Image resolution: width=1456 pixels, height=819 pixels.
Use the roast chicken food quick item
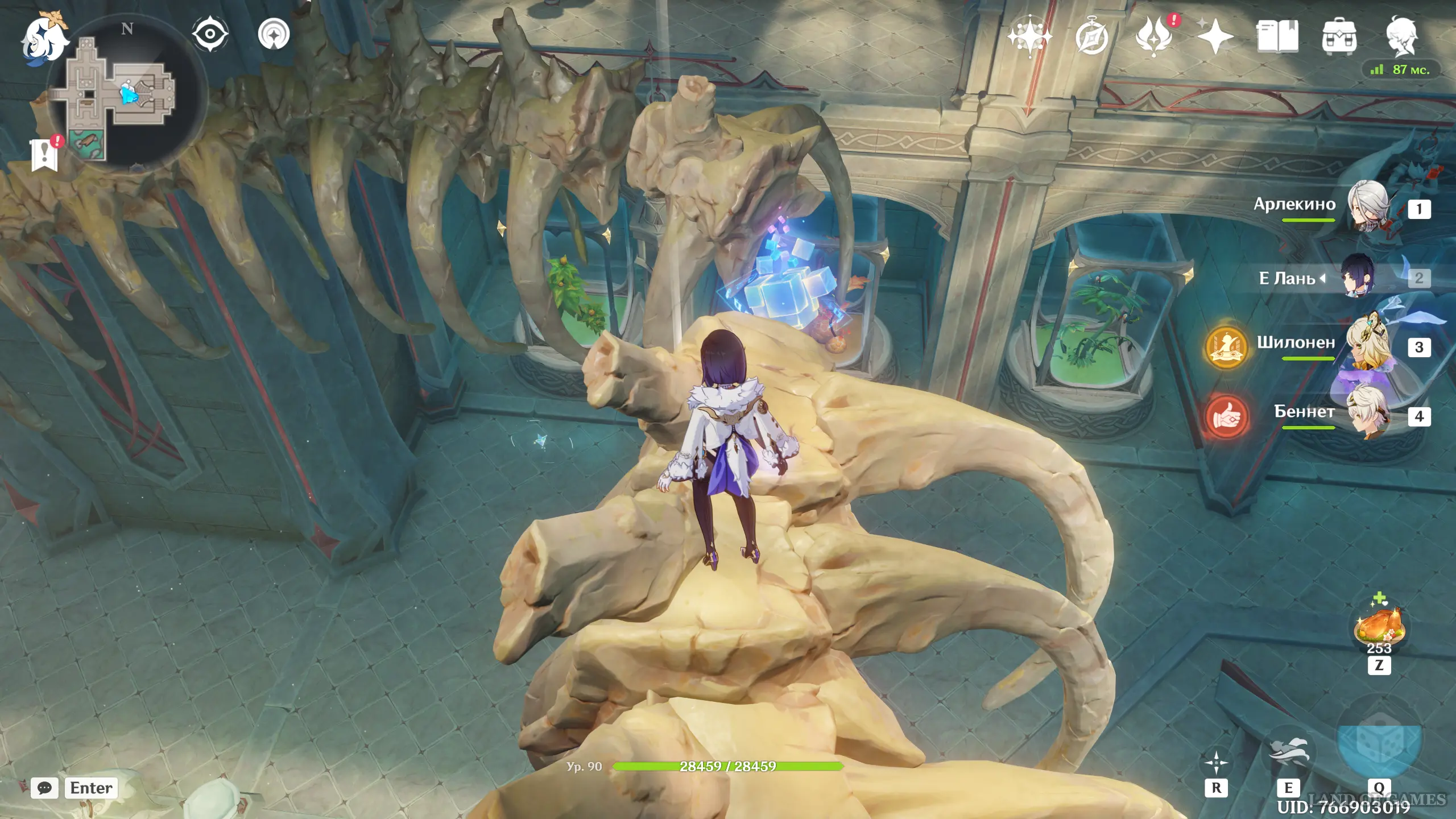[x=1379, y=628]
